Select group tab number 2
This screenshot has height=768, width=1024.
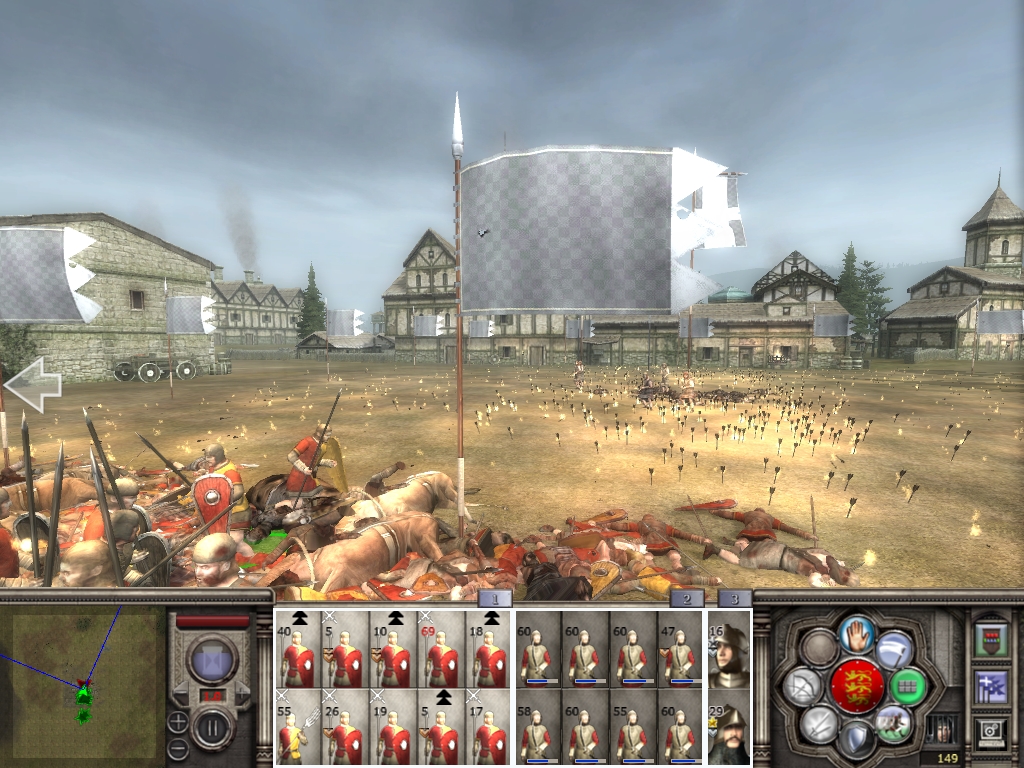[686, 599]
